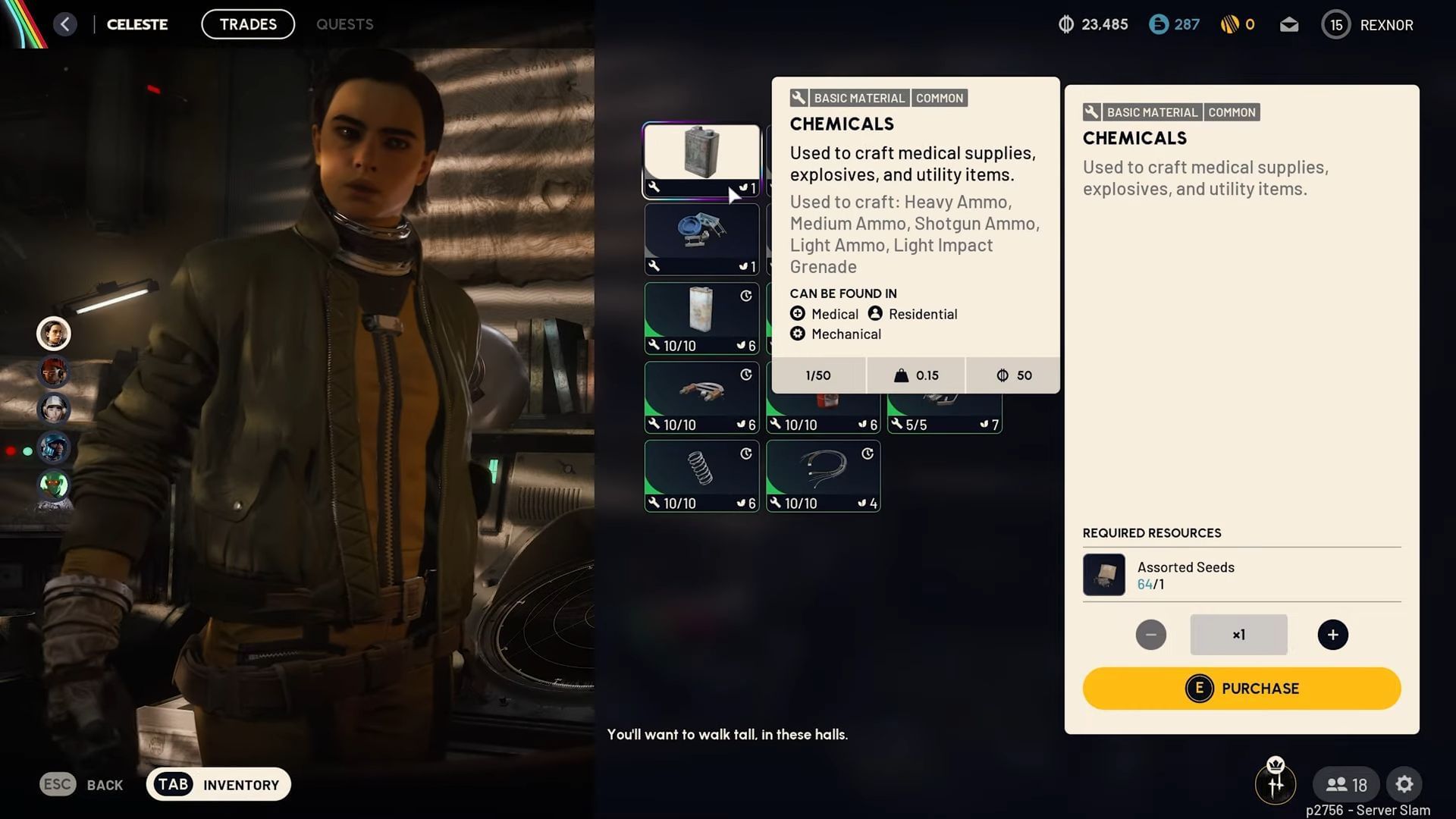Click the Assorted Seeds resource icon
Viewport: 1456px width, 819px height.
coord(1104,575)
